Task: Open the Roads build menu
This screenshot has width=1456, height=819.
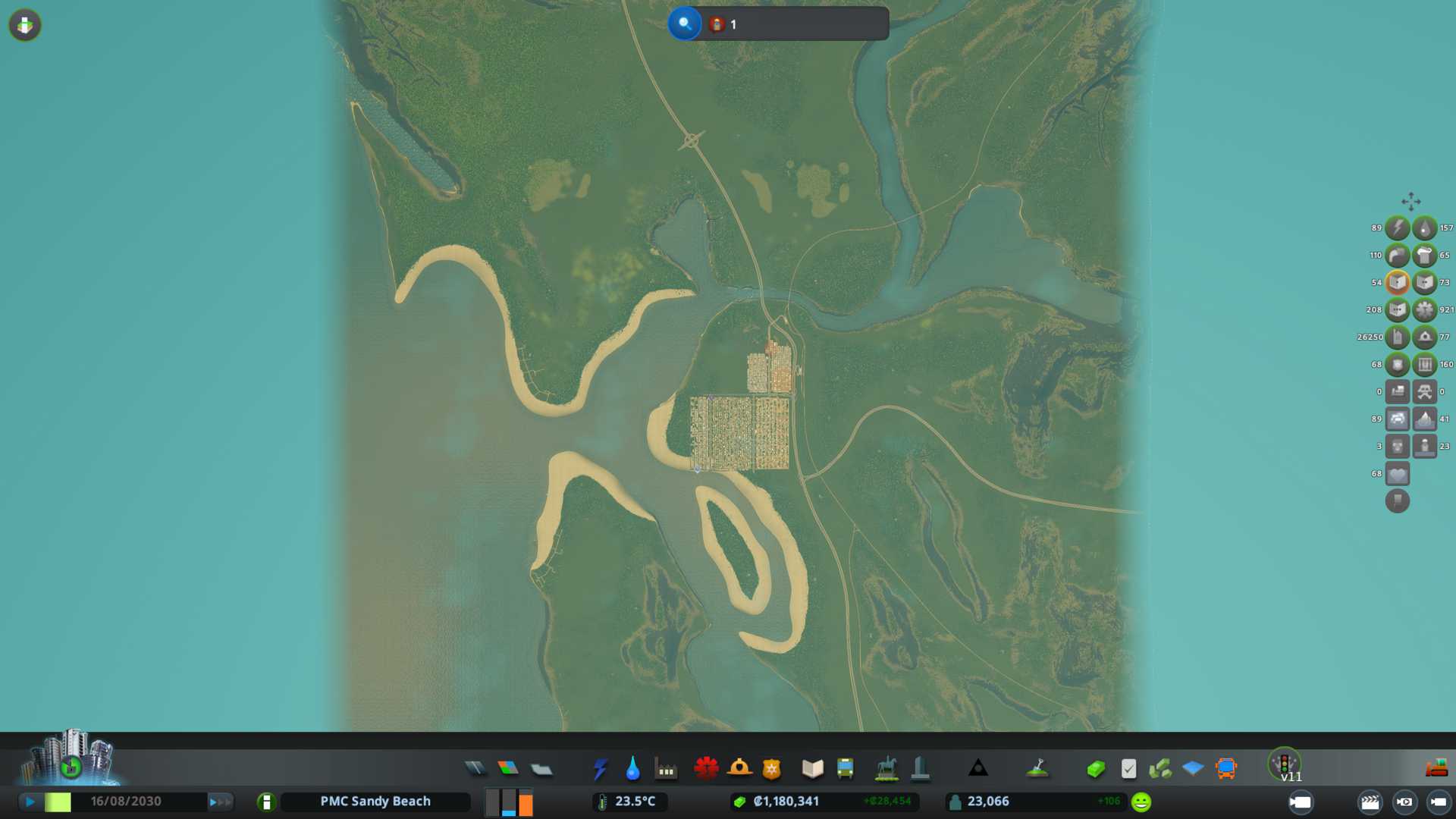Action: tap(475, 769)
